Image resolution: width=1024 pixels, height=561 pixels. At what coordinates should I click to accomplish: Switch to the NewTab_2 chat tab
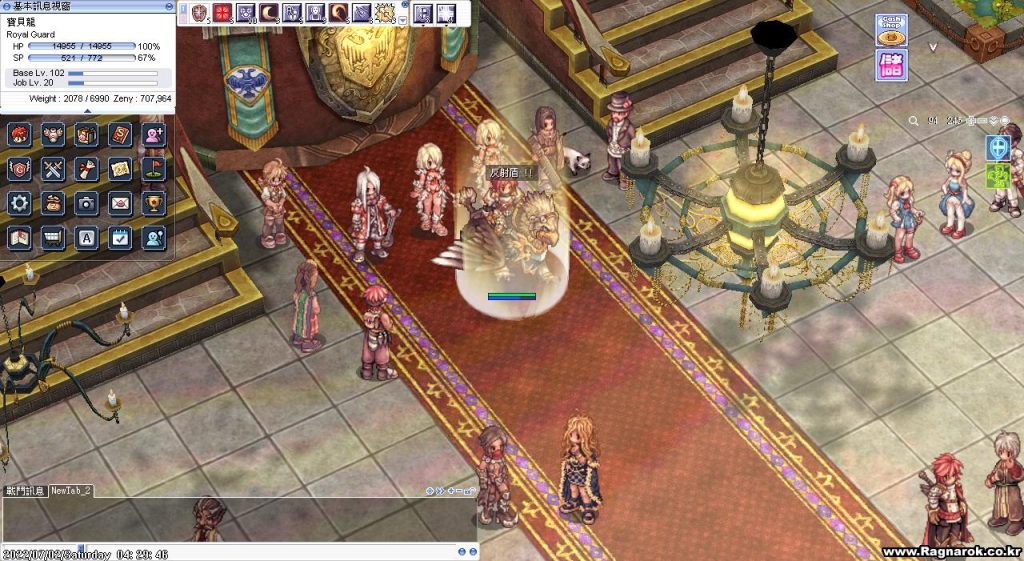point(71,491)
